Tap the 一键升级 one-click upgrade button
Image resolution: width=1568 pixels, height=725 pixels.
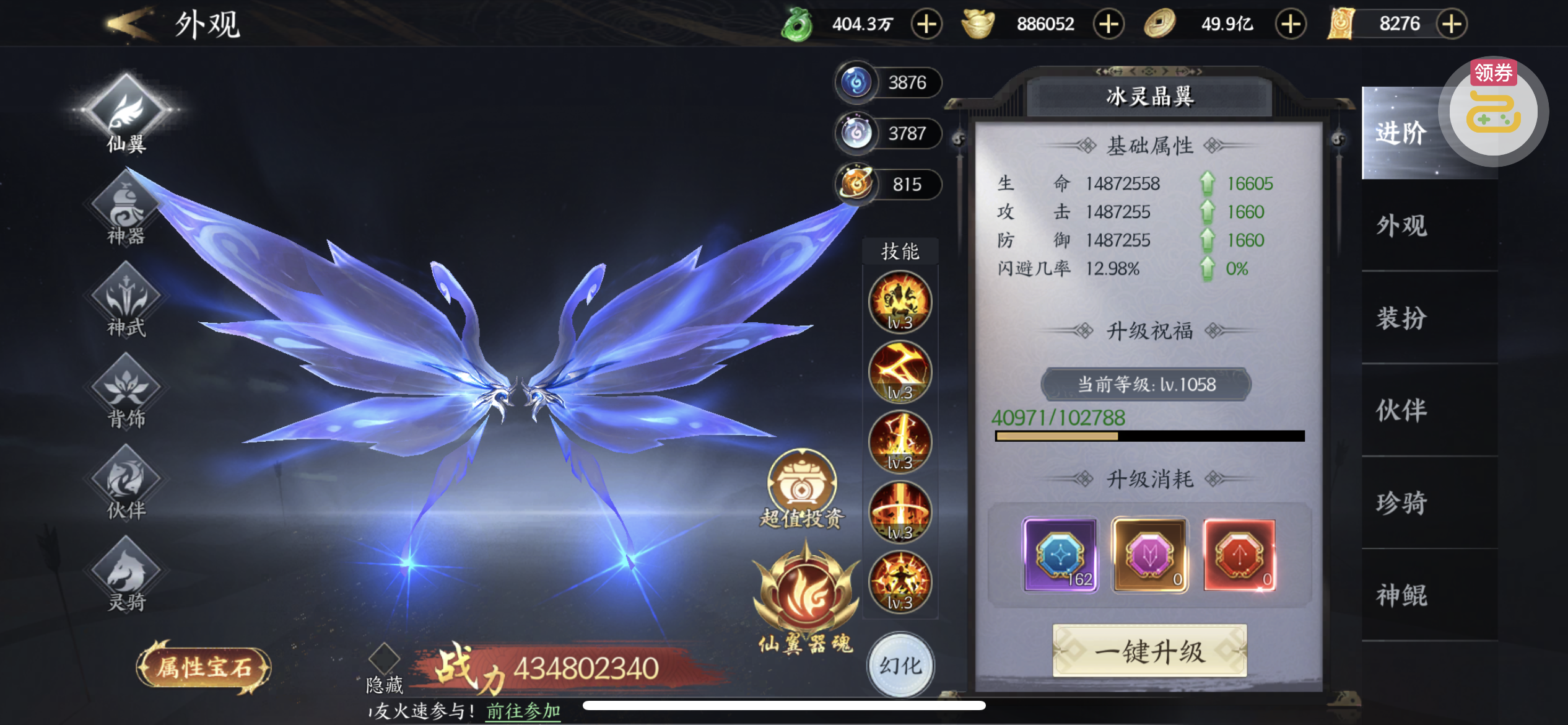tap(1149, 651)
